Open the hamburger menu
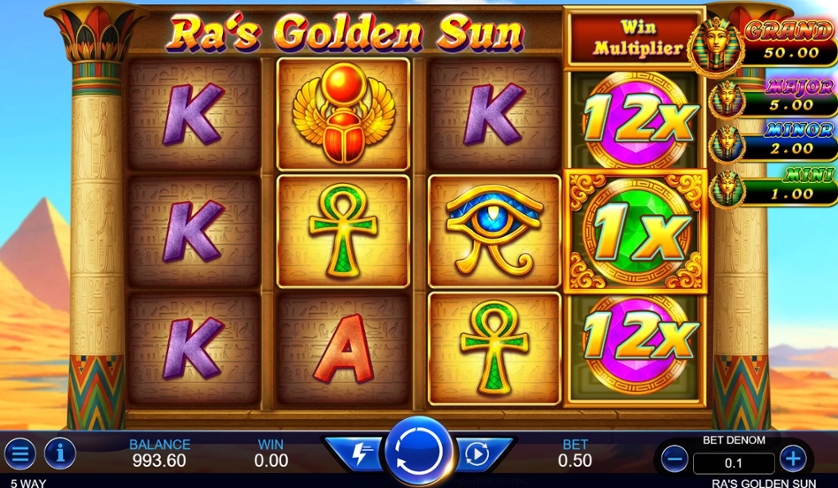The height and width of the screenshot is (488, 838). pos(20,453)
